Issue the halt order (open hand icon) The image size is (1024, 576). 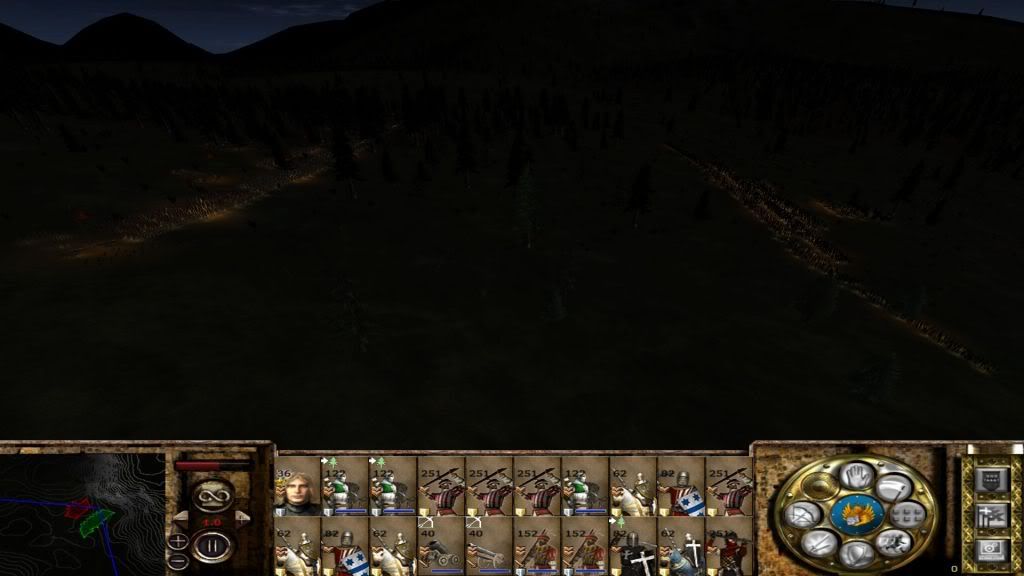click(856, 476)
